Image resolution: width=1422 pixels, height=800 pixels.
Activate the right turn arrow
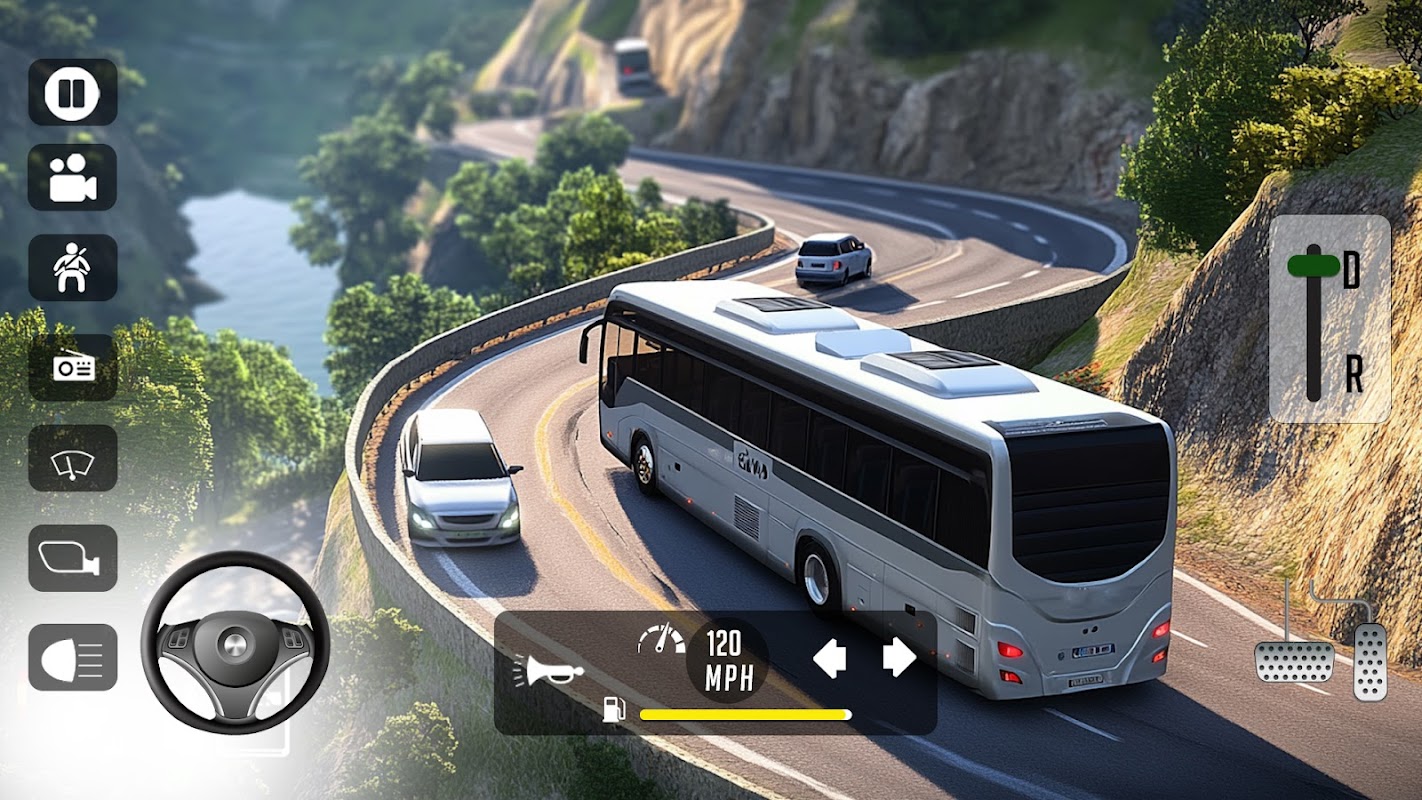899,658
